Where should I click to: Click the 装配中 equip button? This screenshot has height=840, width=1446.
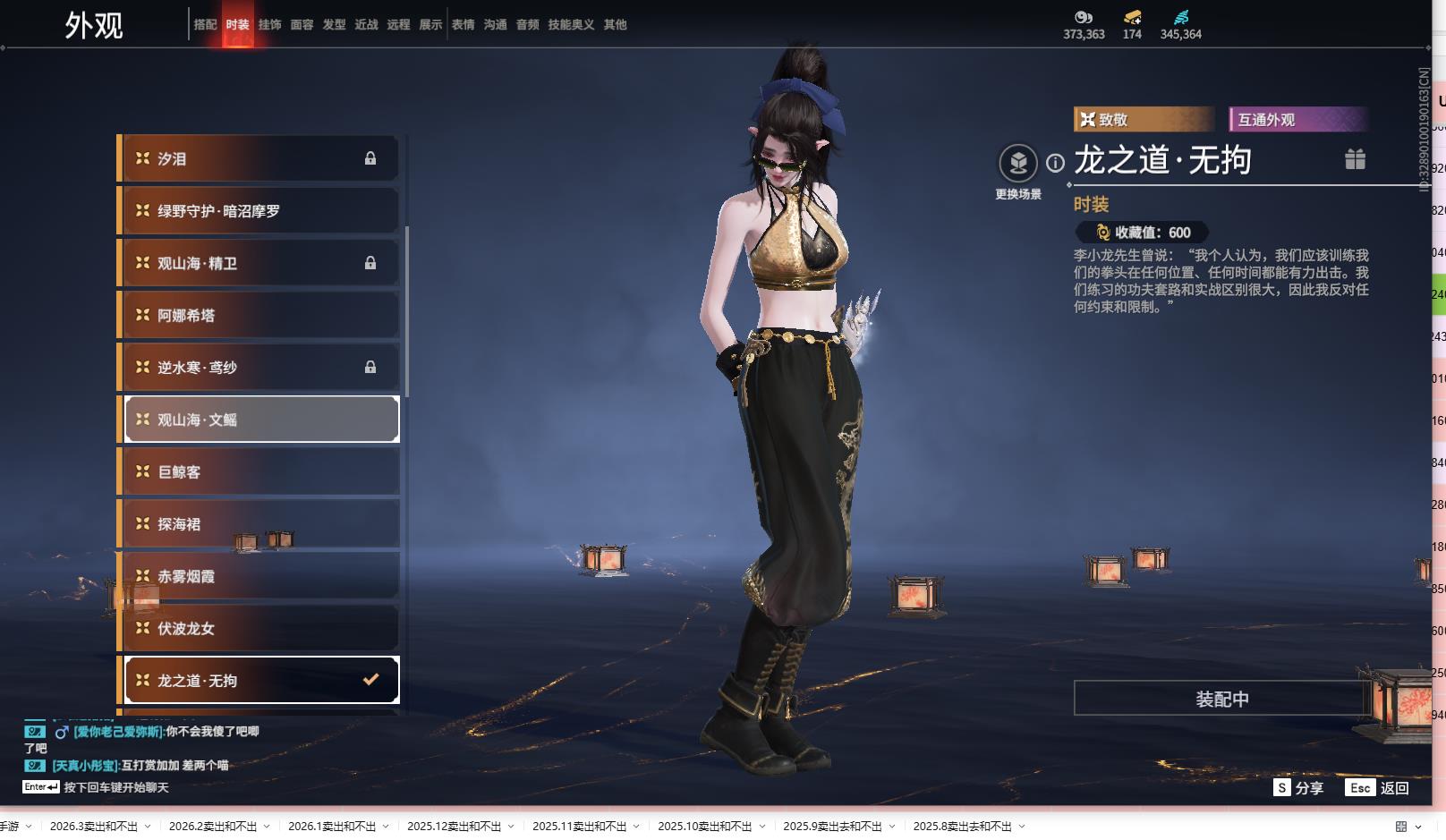point(1221,699)
